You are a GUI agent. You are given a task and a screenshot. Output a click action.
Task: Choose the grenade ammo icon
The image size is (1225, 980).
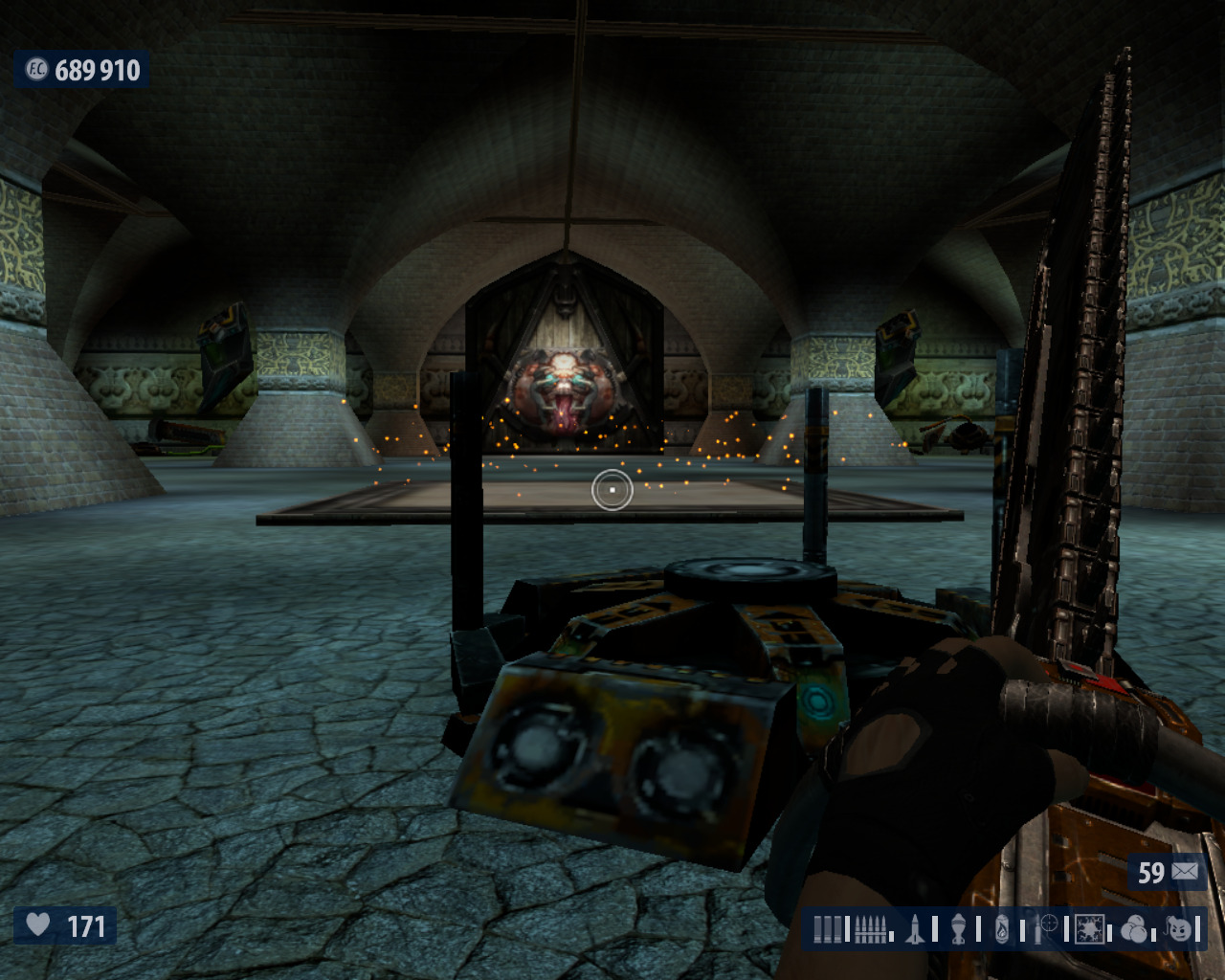pyautogui.click(x=959, y=928)
